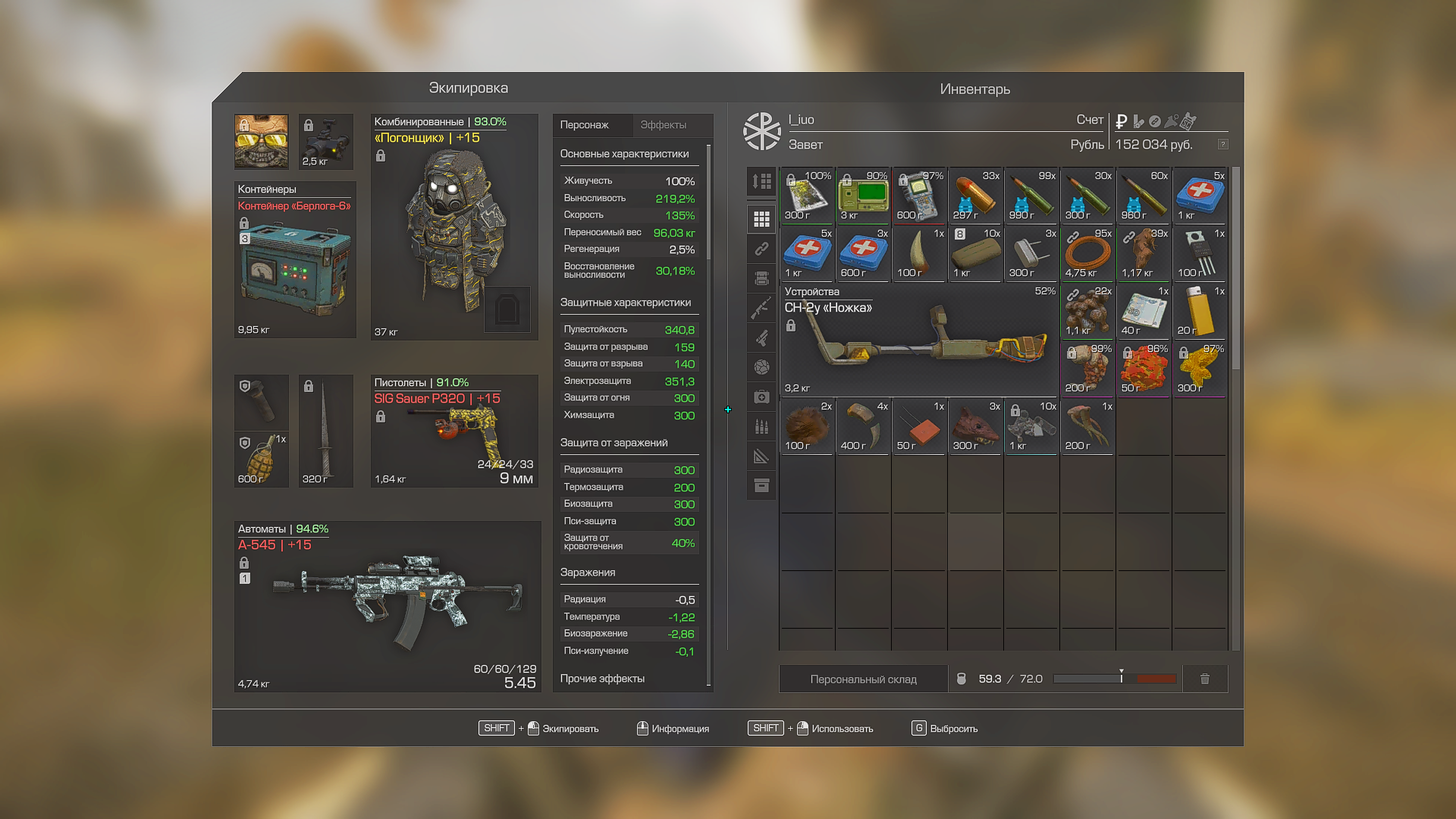This screenshot has width=1456, height=819.
Task: Pick the grenade in the equipment slot
Action: point(261,460)
